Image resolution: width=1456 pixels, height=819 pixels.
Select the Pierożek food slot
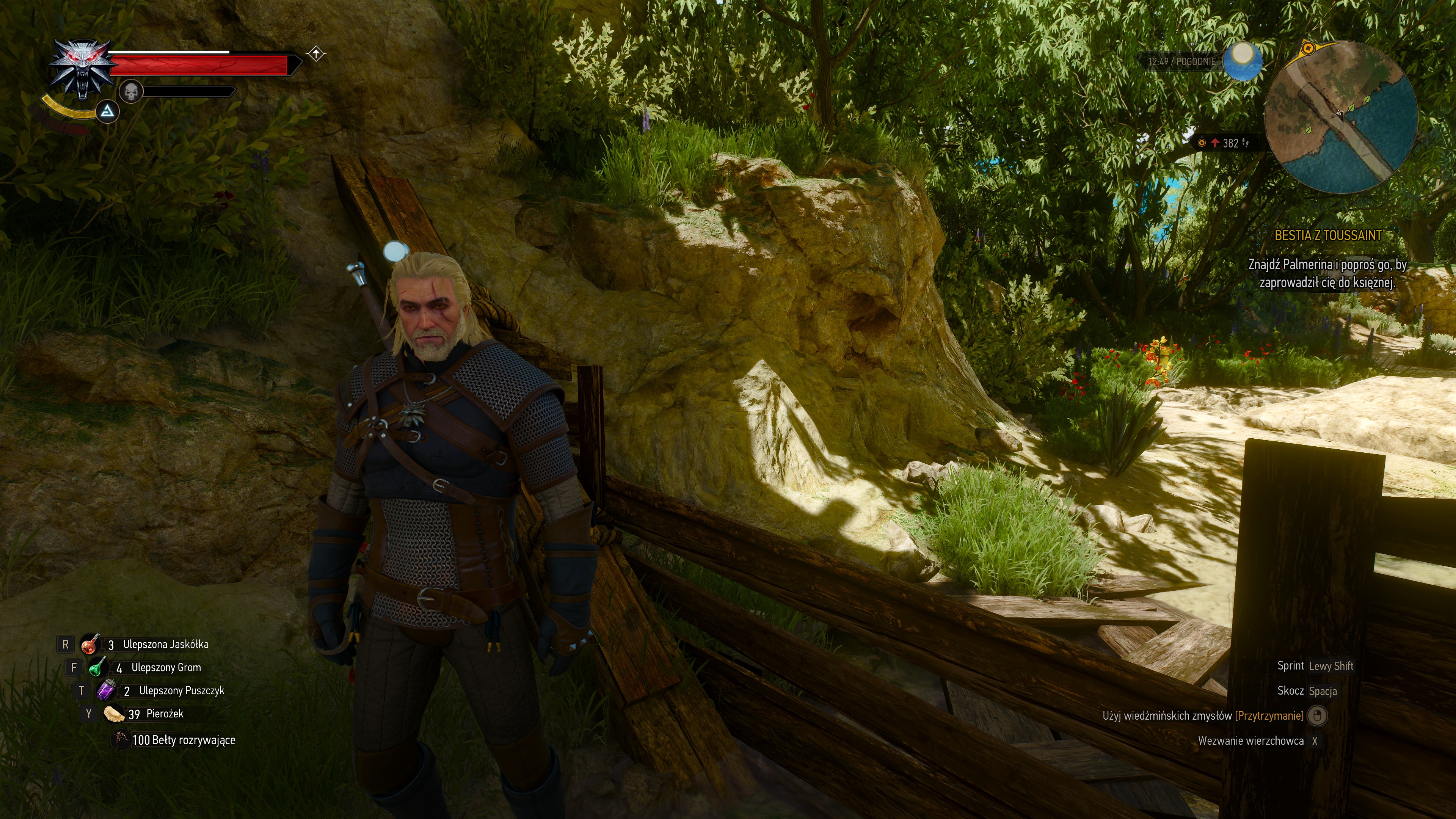(x=114, y=714)
